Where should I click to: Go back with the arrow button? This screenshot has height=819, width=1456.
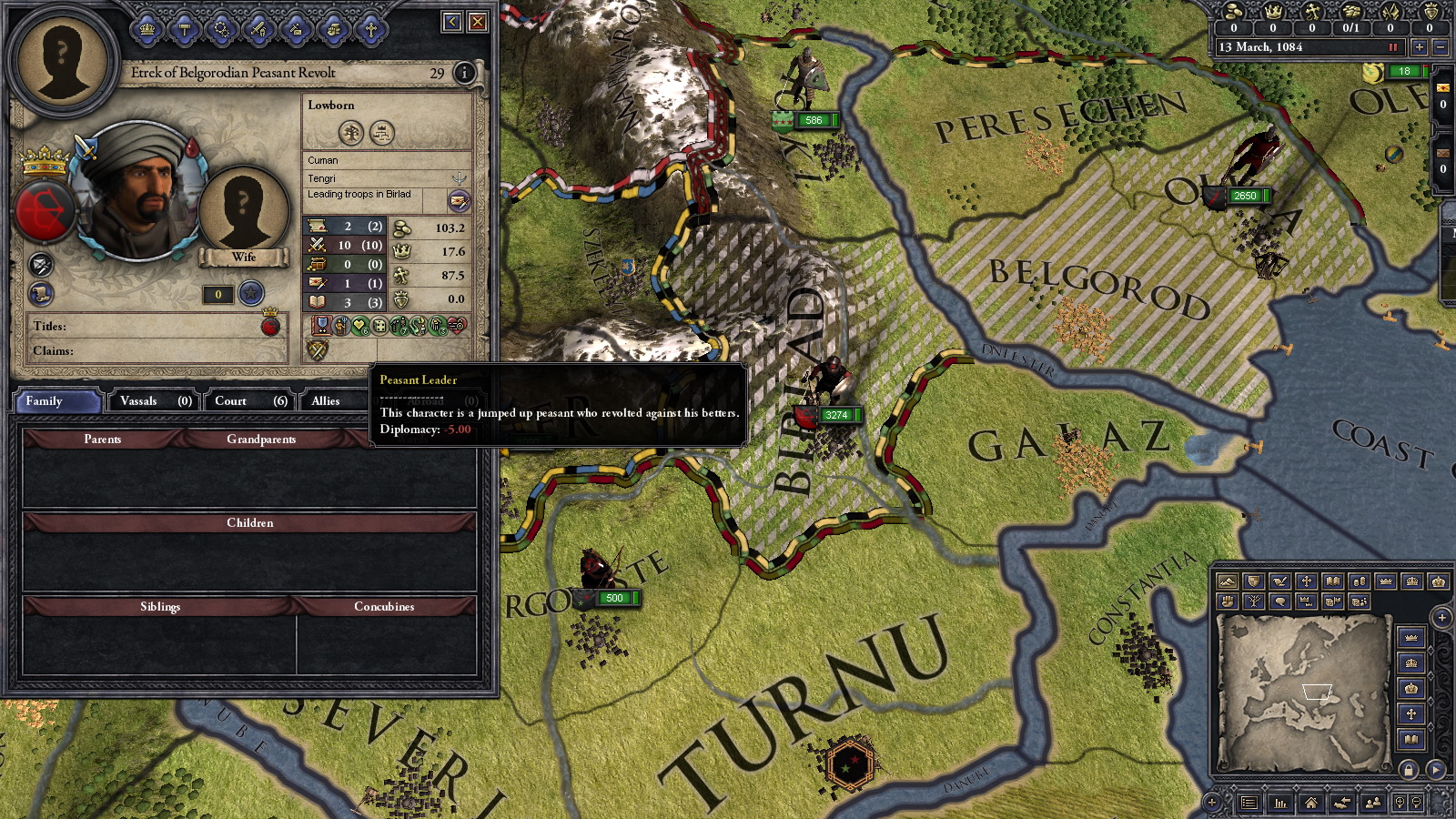pos(452,22)
